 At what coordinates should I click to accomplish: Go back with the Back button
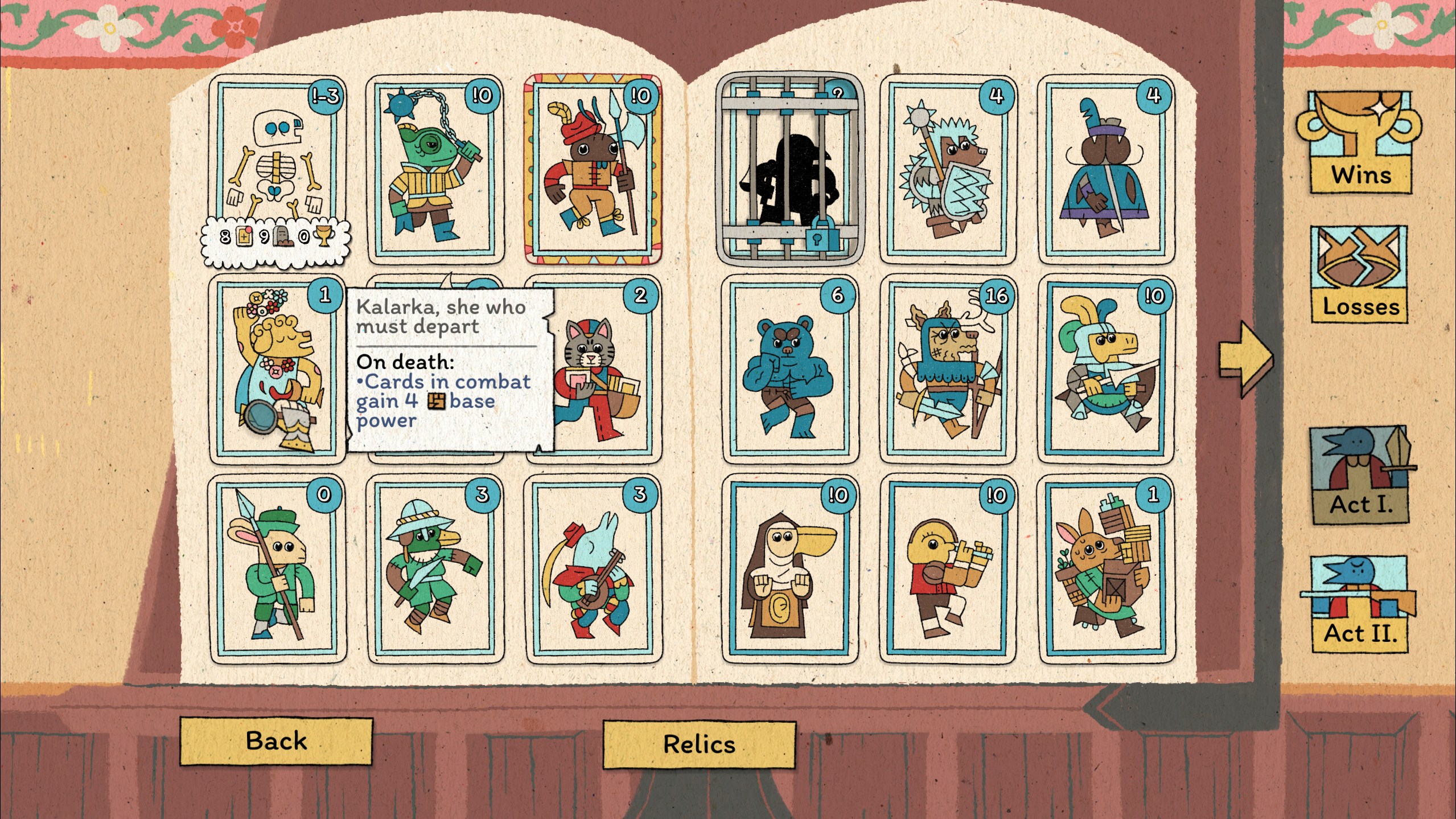276,741
